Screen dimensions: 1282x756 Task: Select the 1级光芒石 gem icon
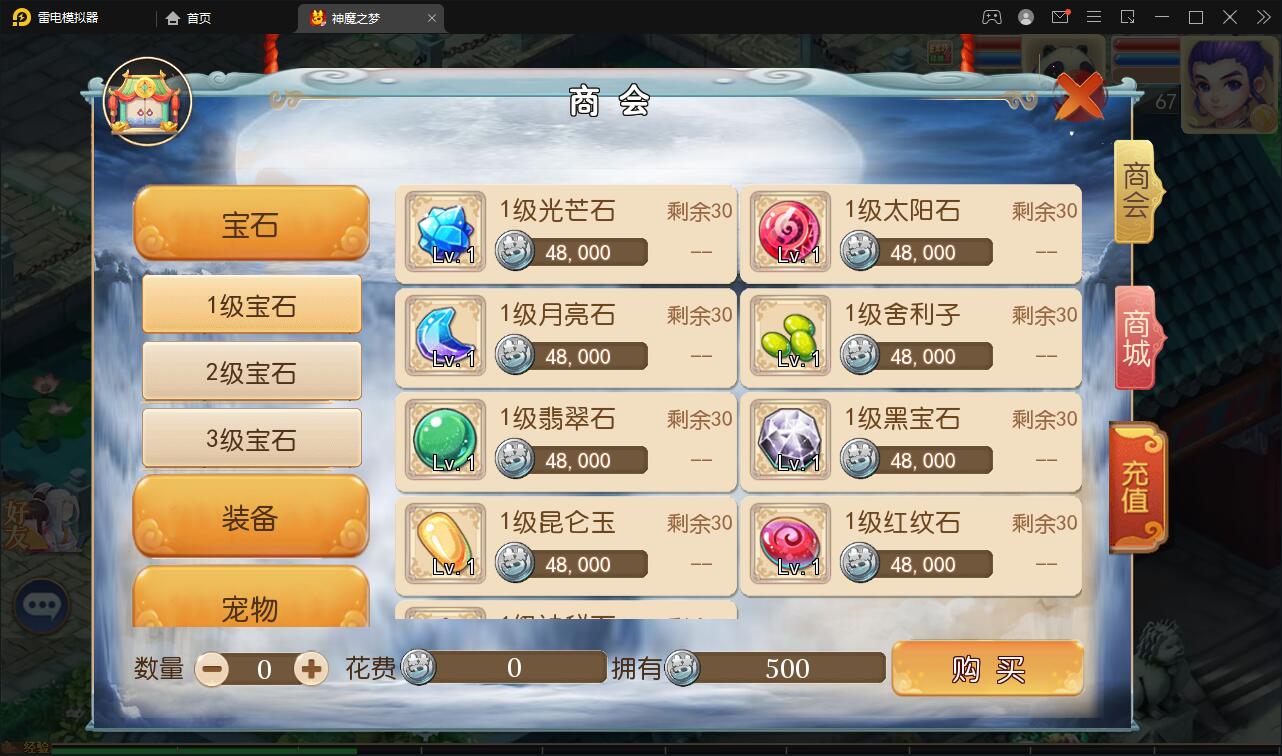click(x=443, y=234)
